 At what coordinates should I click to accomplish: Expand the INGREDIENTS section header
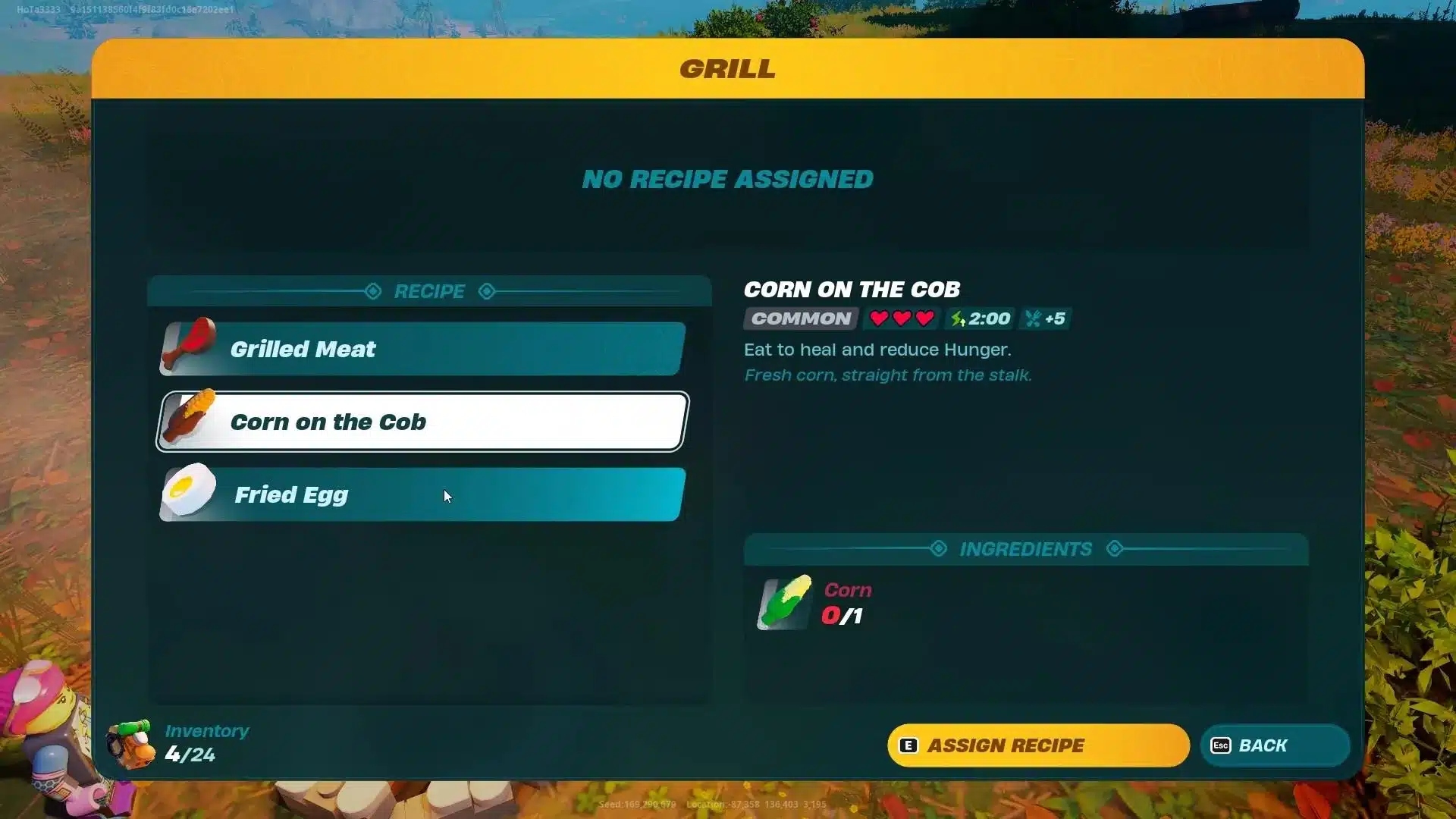(1025, 548)
